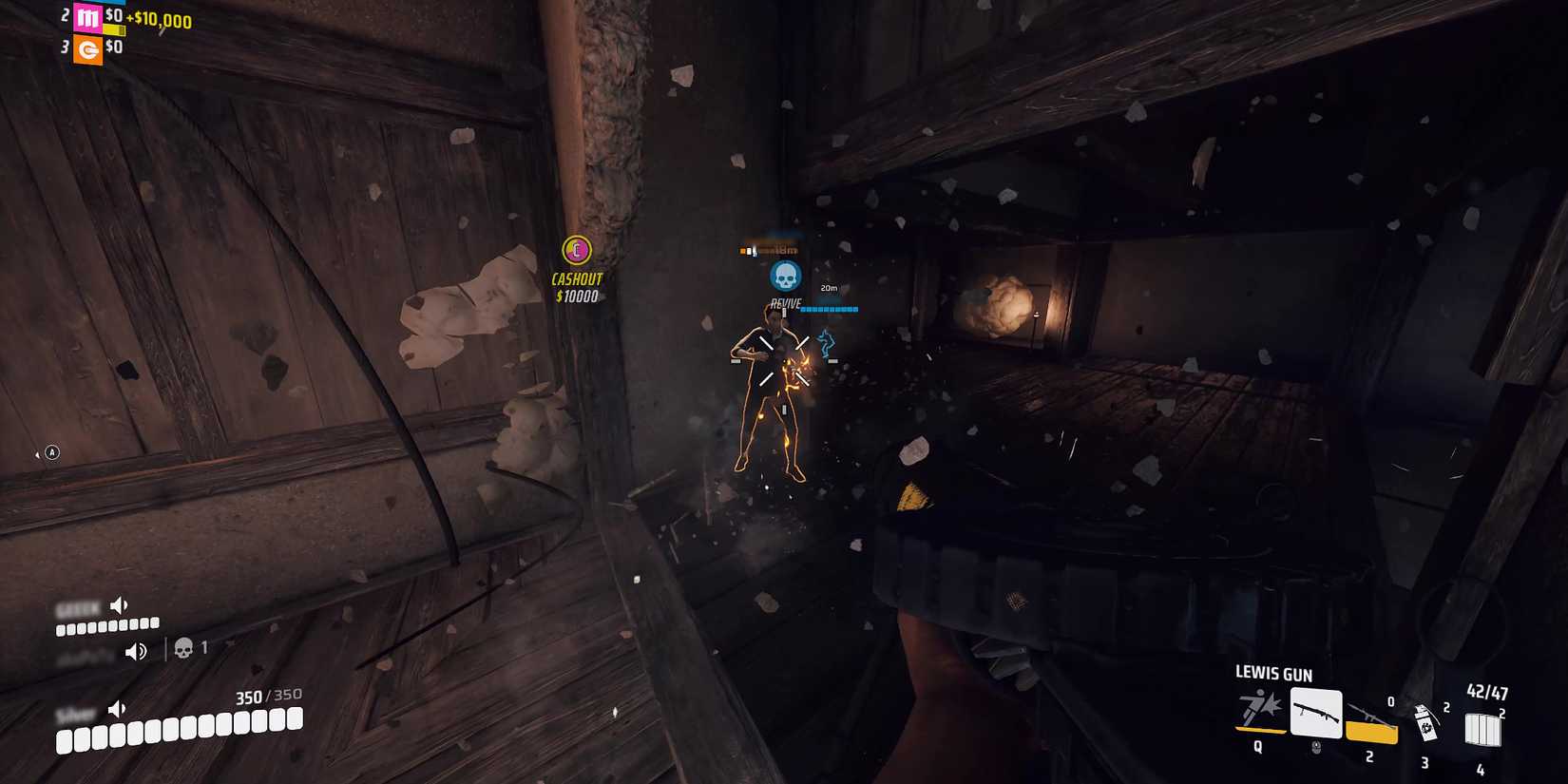Click the coin icon above the cashout label
The width and height of the screenshot is (1568, 784).
coord(575,250)
